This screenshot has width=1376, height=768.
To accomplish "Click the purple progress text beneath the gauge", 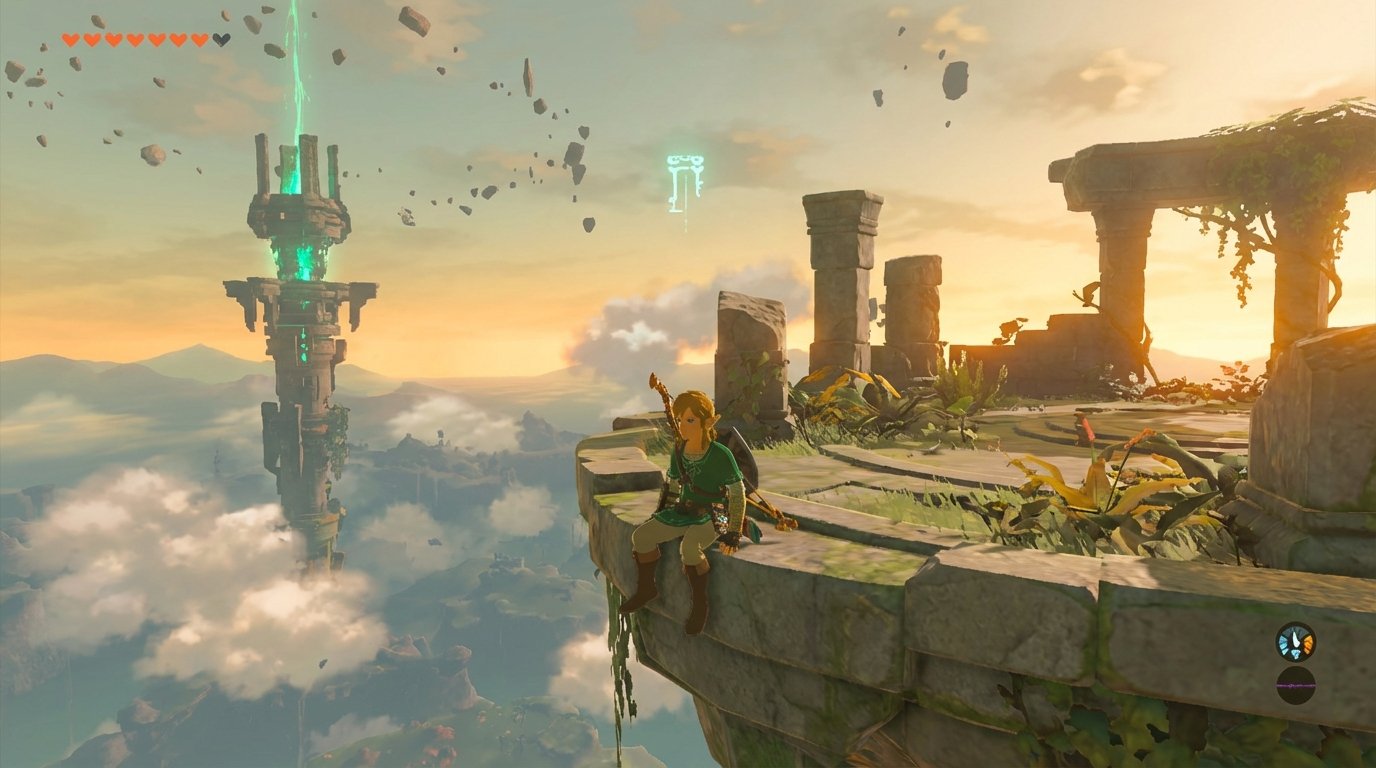I will pyautogui.click(x=1295, y=684).
